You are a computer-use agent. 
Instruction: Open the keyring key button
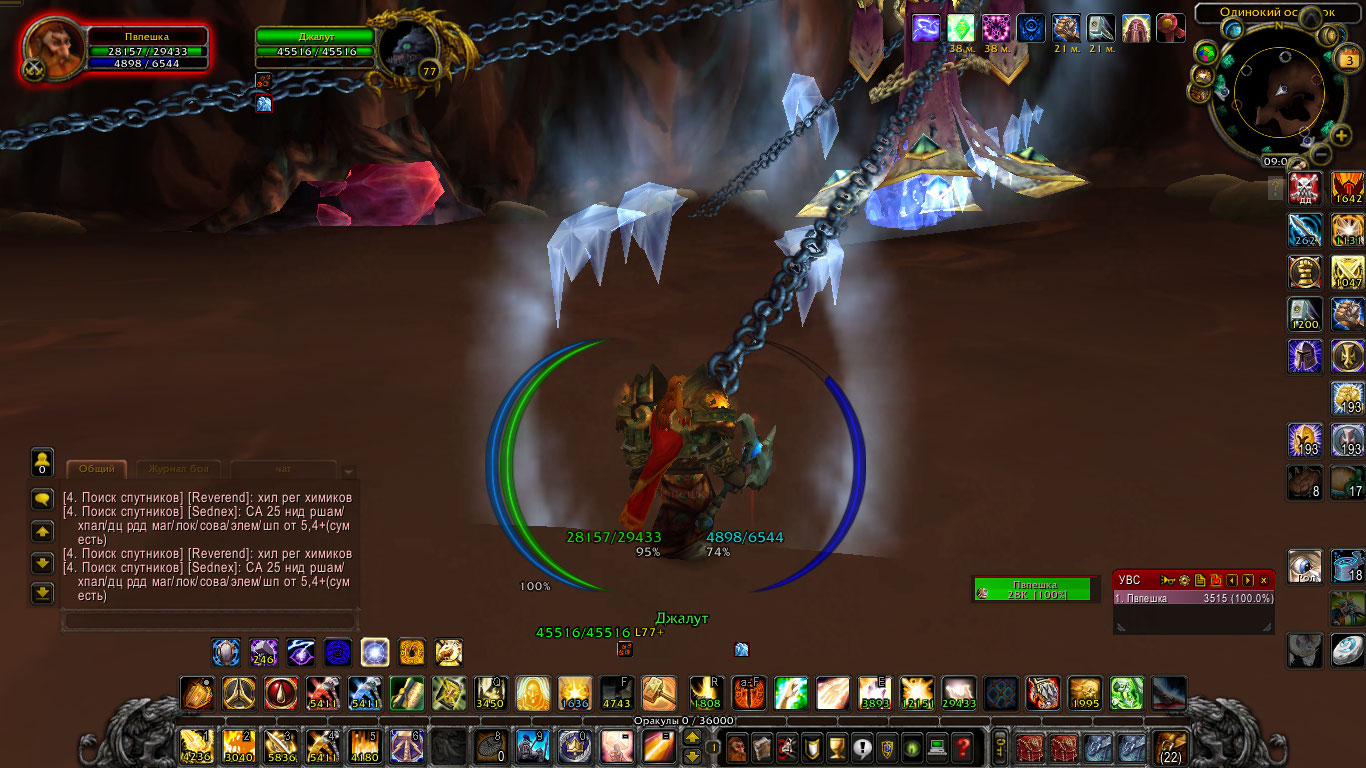(998, 746)
